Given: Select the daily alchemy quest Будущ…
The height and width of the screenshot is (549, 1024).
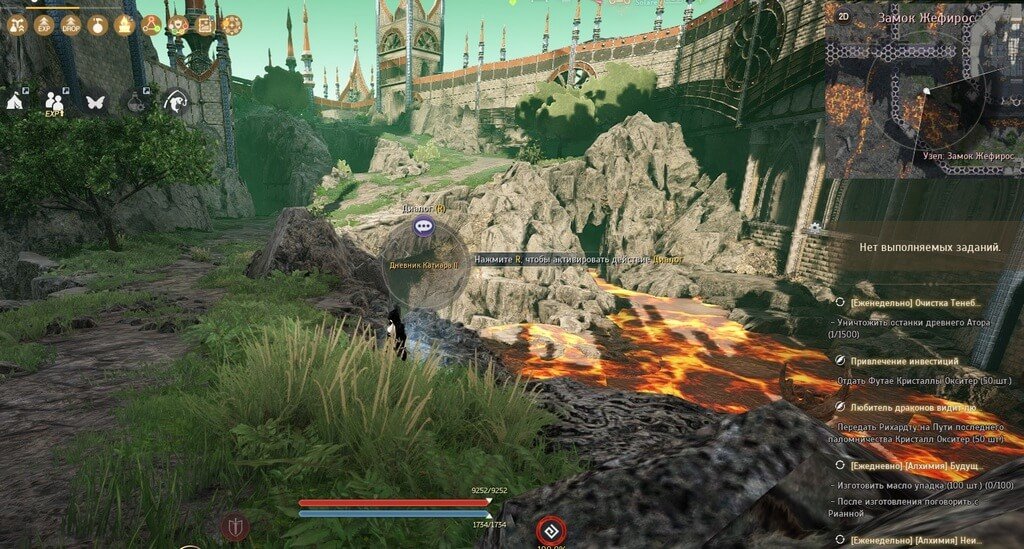Looking at the screenshot, I should pos(918,467).
